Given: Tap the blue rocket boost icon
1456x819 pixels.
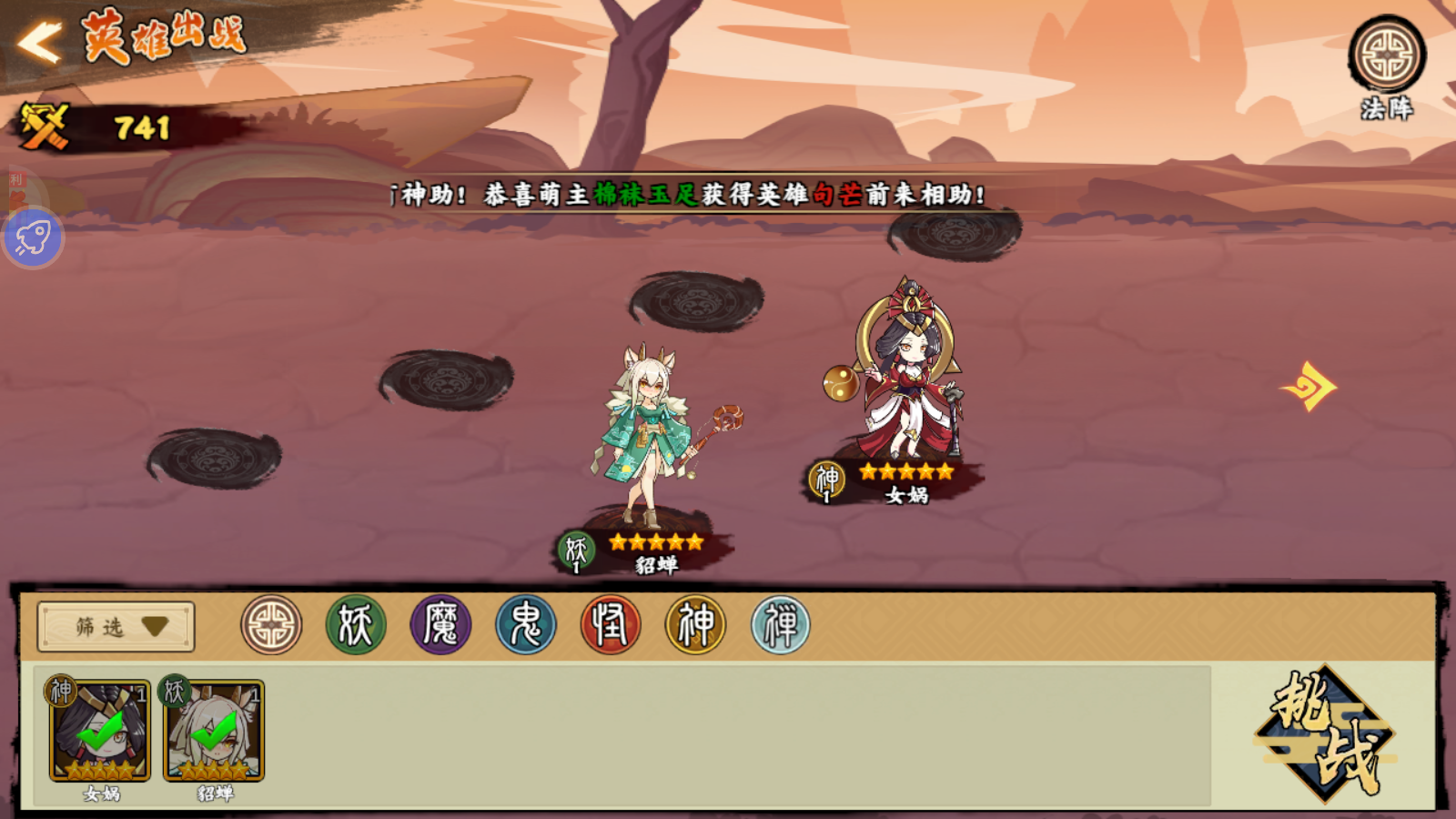Looking at the screenshot, I should [x=34, y=238].
